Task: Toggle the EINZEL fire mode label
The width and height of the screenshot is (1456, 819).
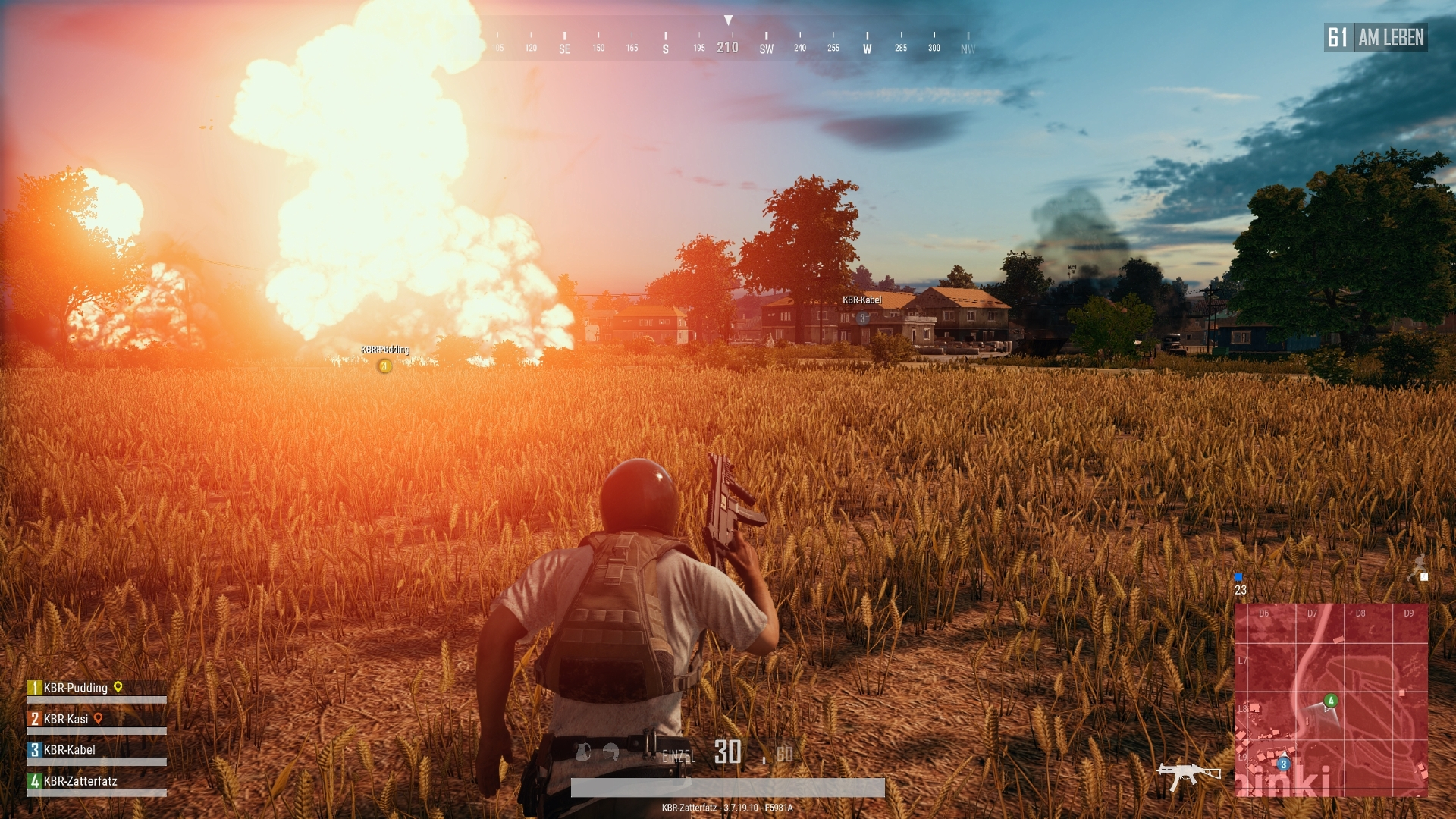Action: (678, 756)
